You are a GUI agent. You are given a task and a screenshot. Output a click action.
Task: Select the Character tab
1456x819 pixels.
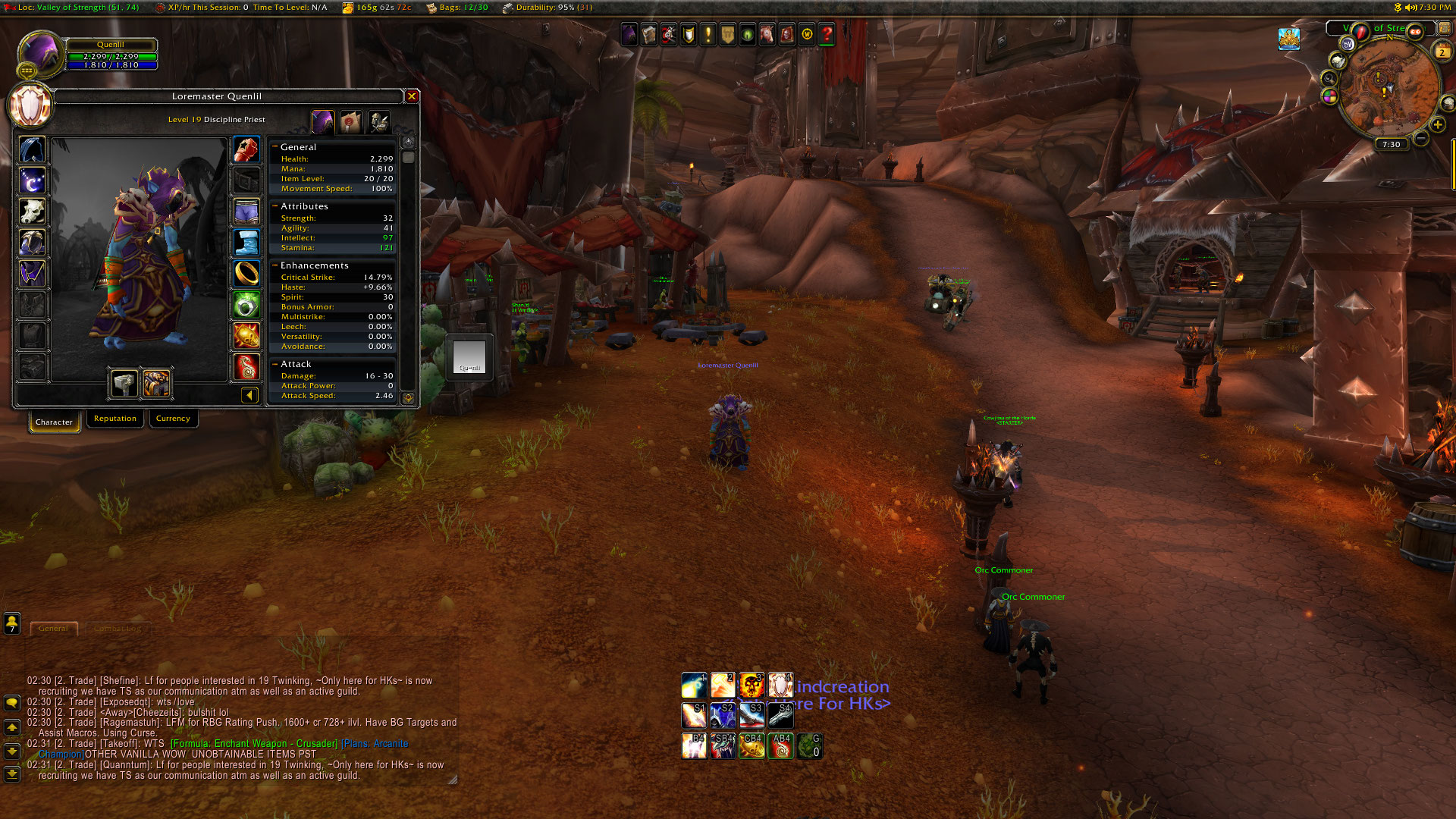(x=54, y=422)
